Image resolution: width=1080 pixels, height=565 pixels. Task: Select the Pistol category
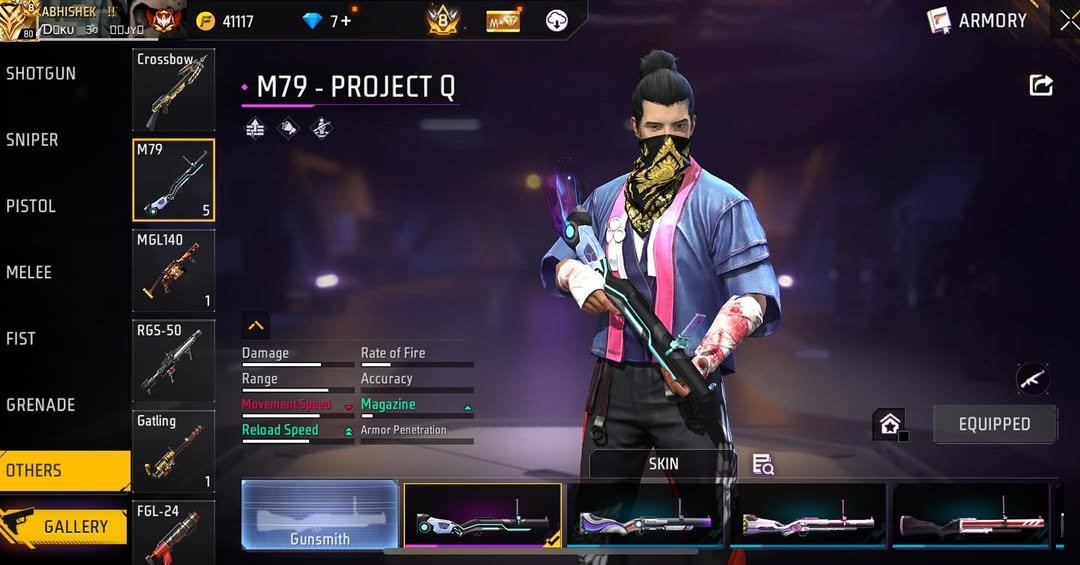click(31, 206)
